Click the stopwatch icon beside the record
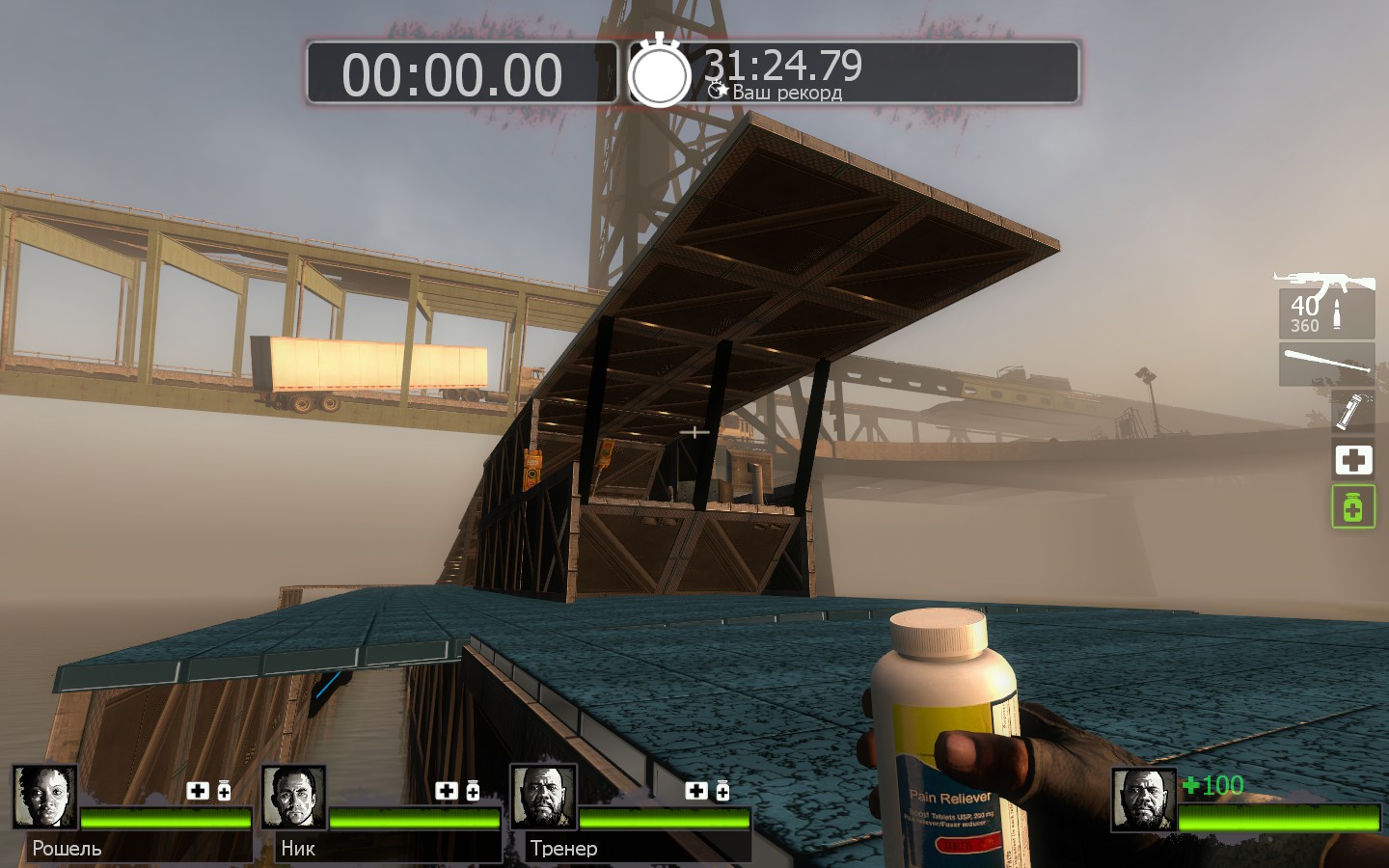 [x=660, y=73]
